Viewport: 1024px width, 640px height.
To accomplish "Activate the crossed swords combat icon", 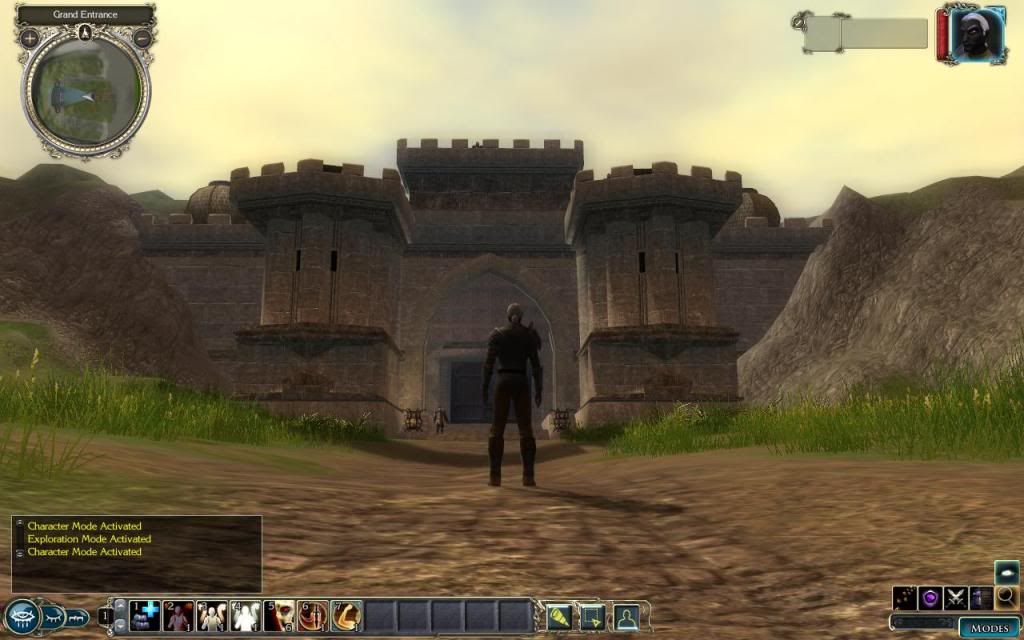I will pyautogui.click(x=956, y=597).
